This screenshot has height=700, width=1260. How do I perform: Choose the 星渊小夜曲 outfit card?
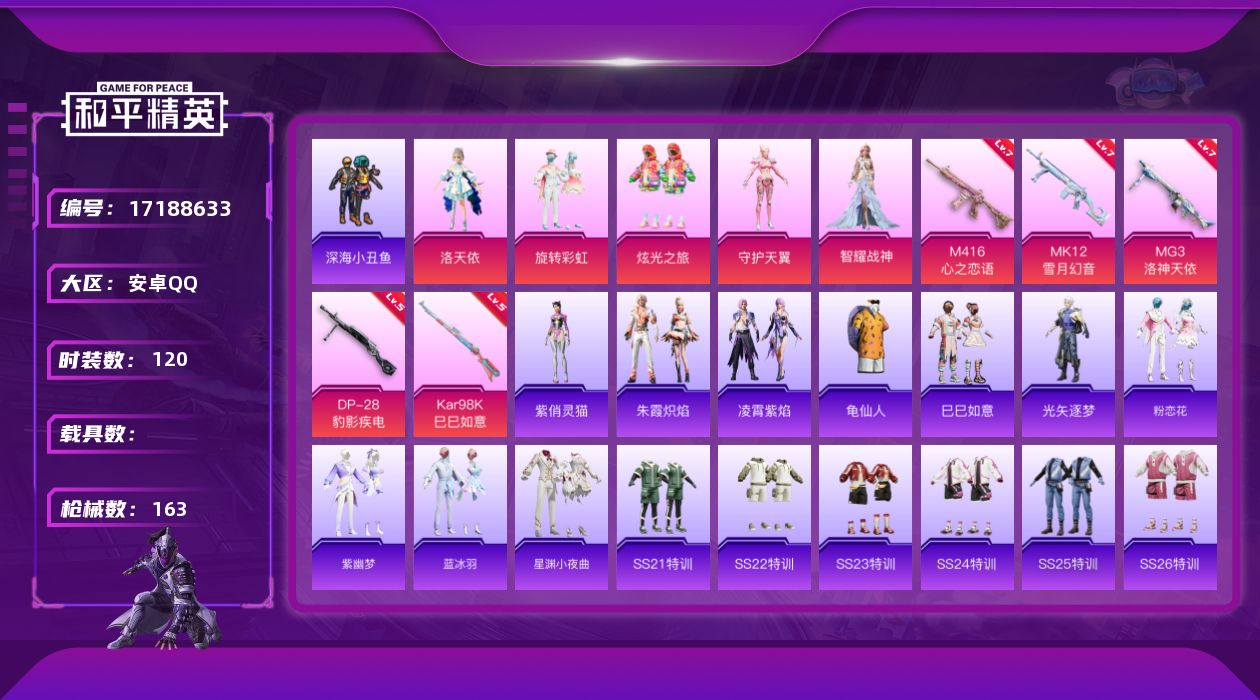tap(561, 517)
